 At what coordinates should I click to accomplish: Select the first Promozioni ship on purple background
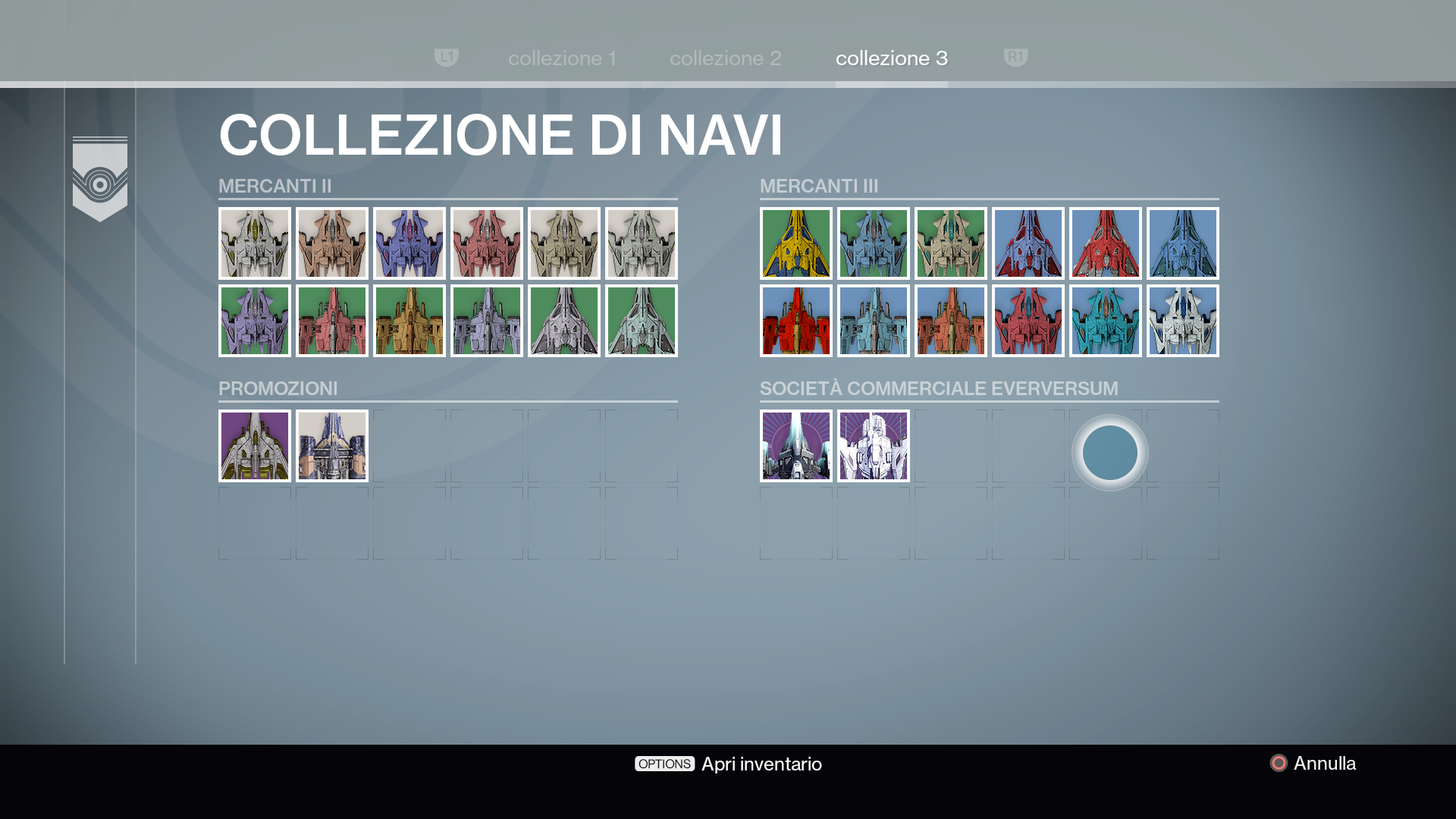(254, 446)
